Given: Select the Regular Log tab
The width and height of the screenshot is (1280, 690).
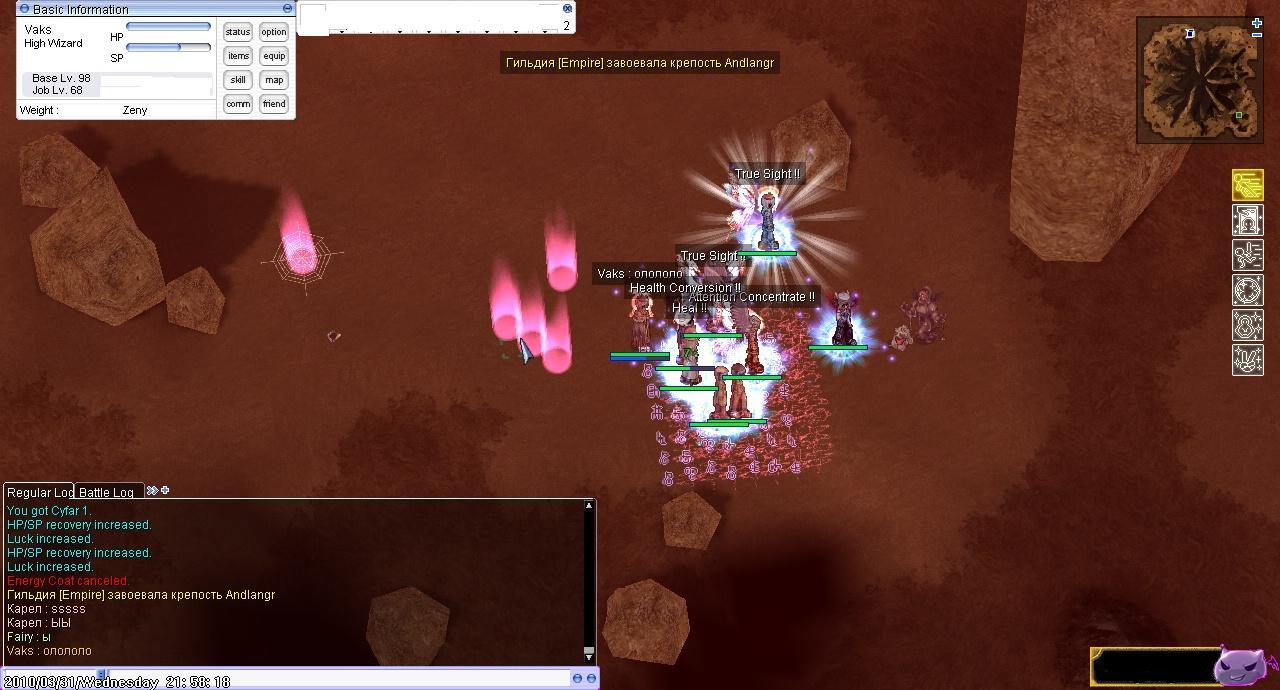Looking at the screenshot, I should 39,492.
